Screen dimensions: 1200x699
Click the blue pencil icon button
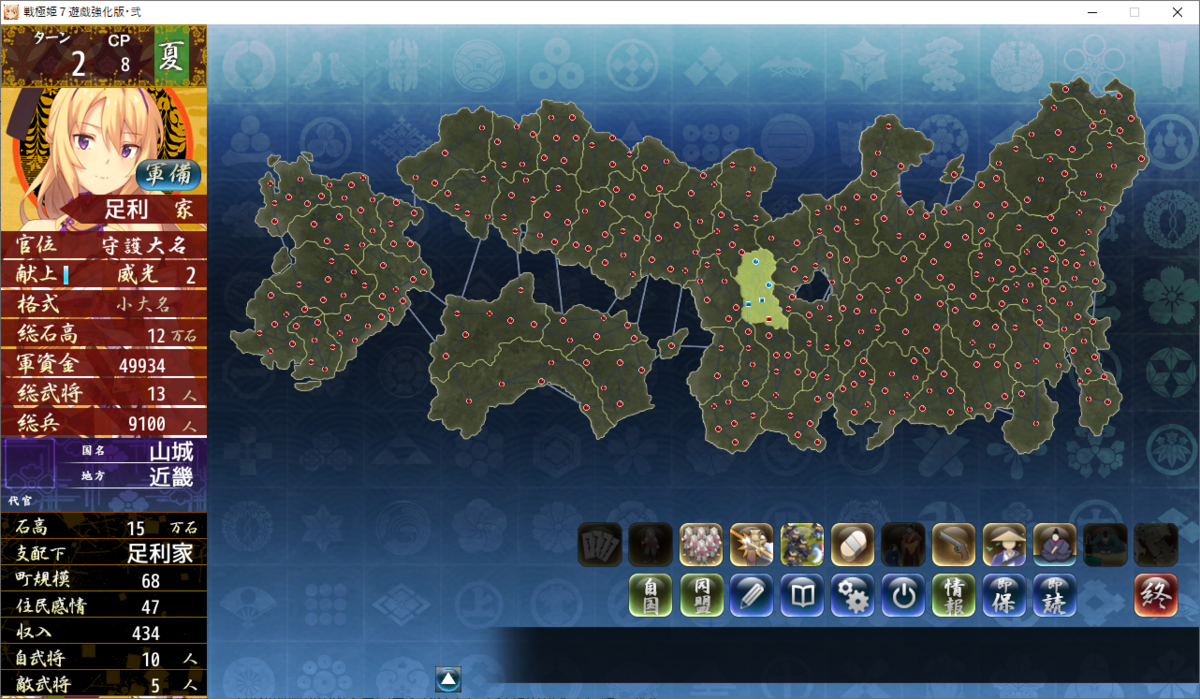751,595
